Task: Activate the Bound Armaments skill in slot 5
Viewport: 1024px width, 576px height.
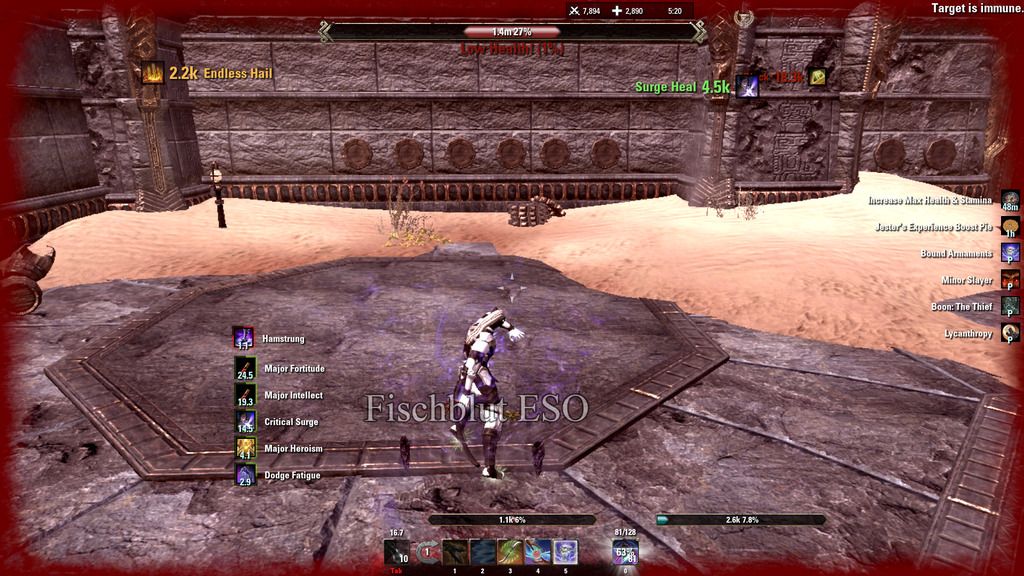Action: (565, 552)
